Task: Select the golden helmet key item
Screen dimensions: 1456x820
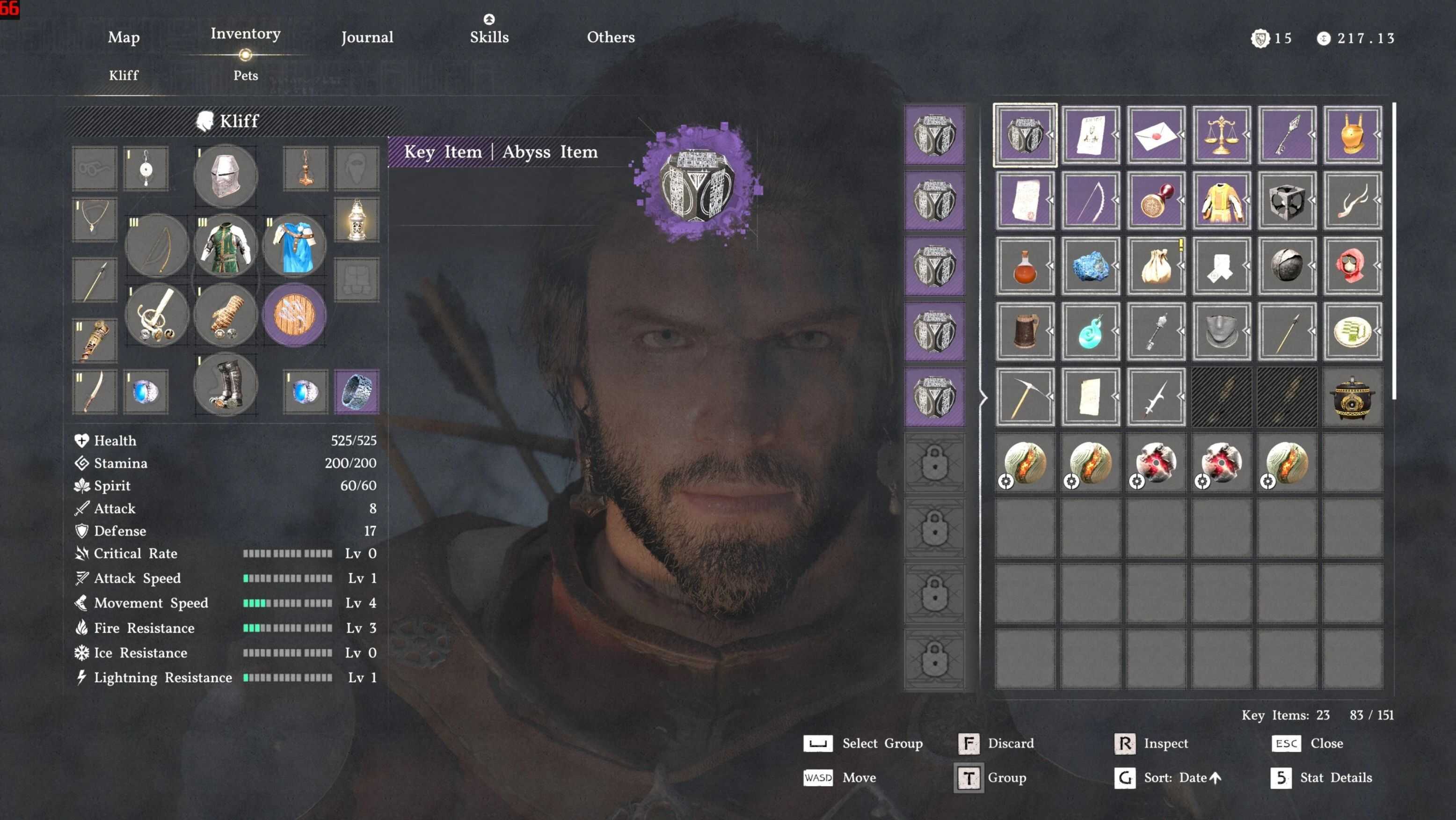Action: (x=1353, y=136)
